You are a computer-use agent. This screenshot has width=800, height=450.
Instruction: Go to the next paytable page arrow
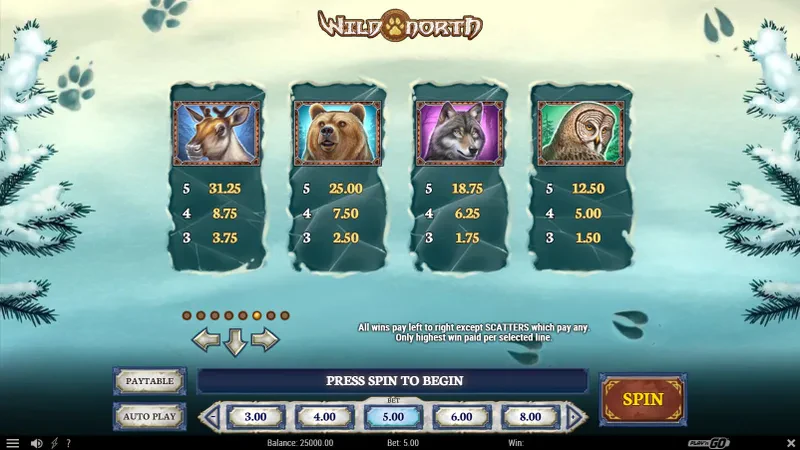pos(264,340)
